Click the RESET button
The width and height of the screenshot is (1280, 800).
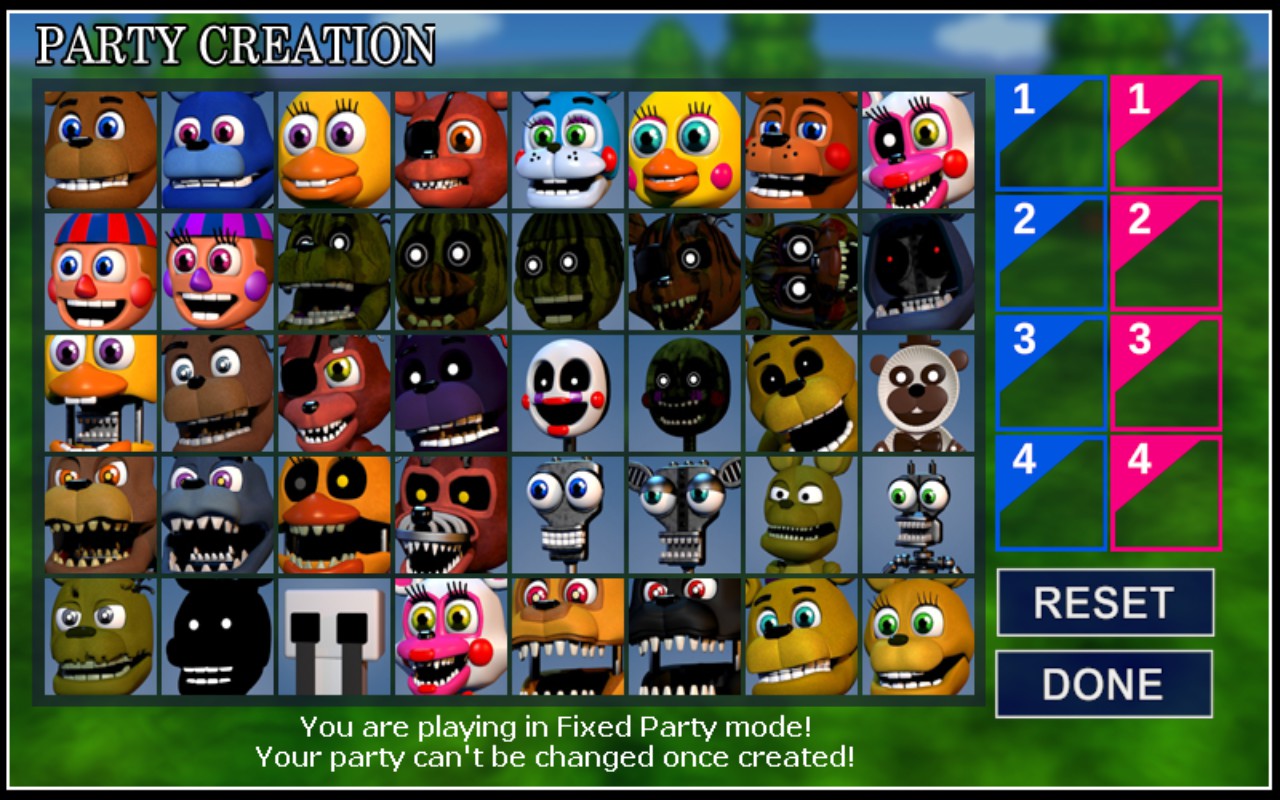pos(1104,604)
